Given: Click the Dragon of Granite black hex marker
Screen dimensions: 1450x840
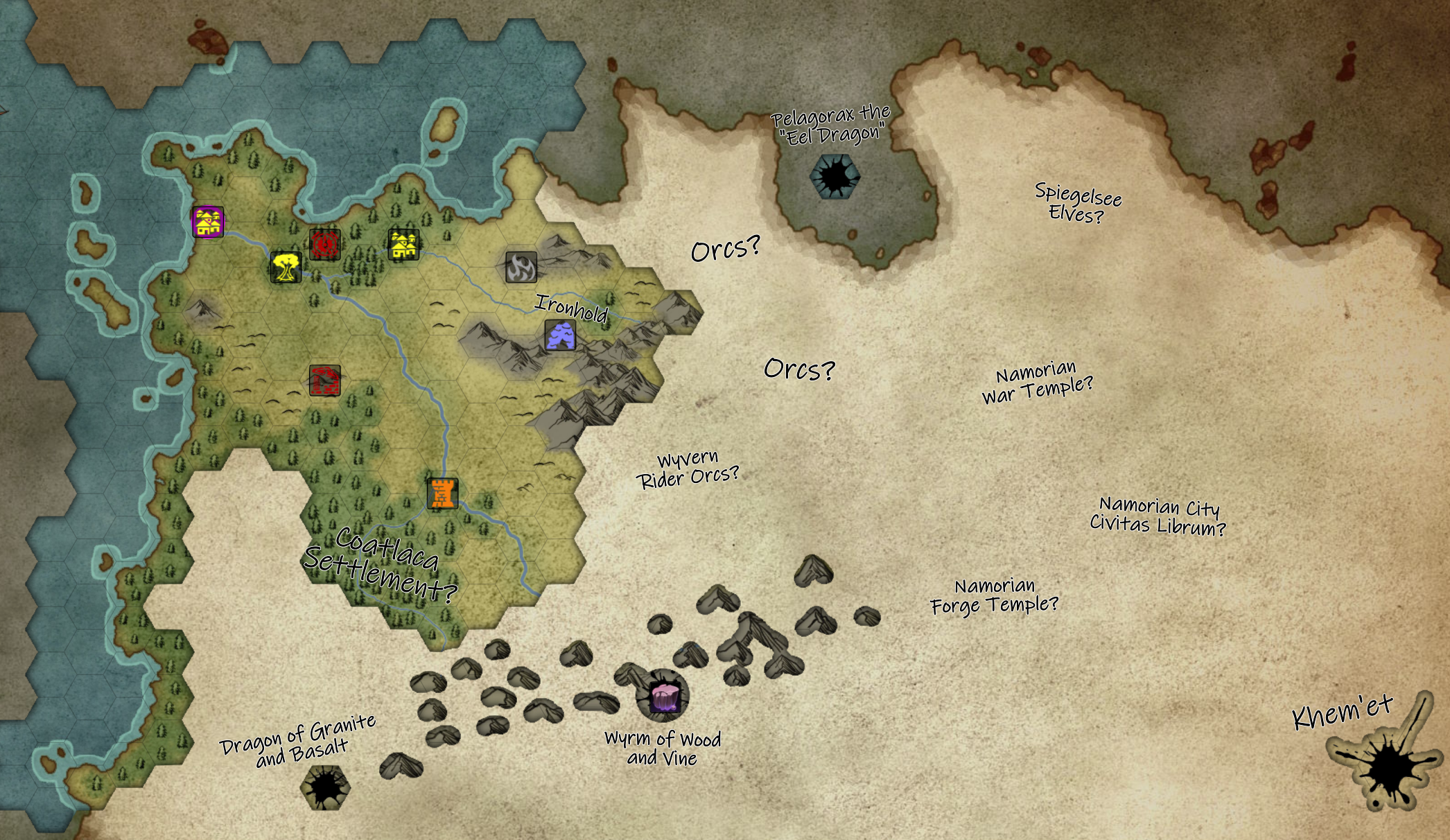Looking at the screenshot, I should click(325, 787).
